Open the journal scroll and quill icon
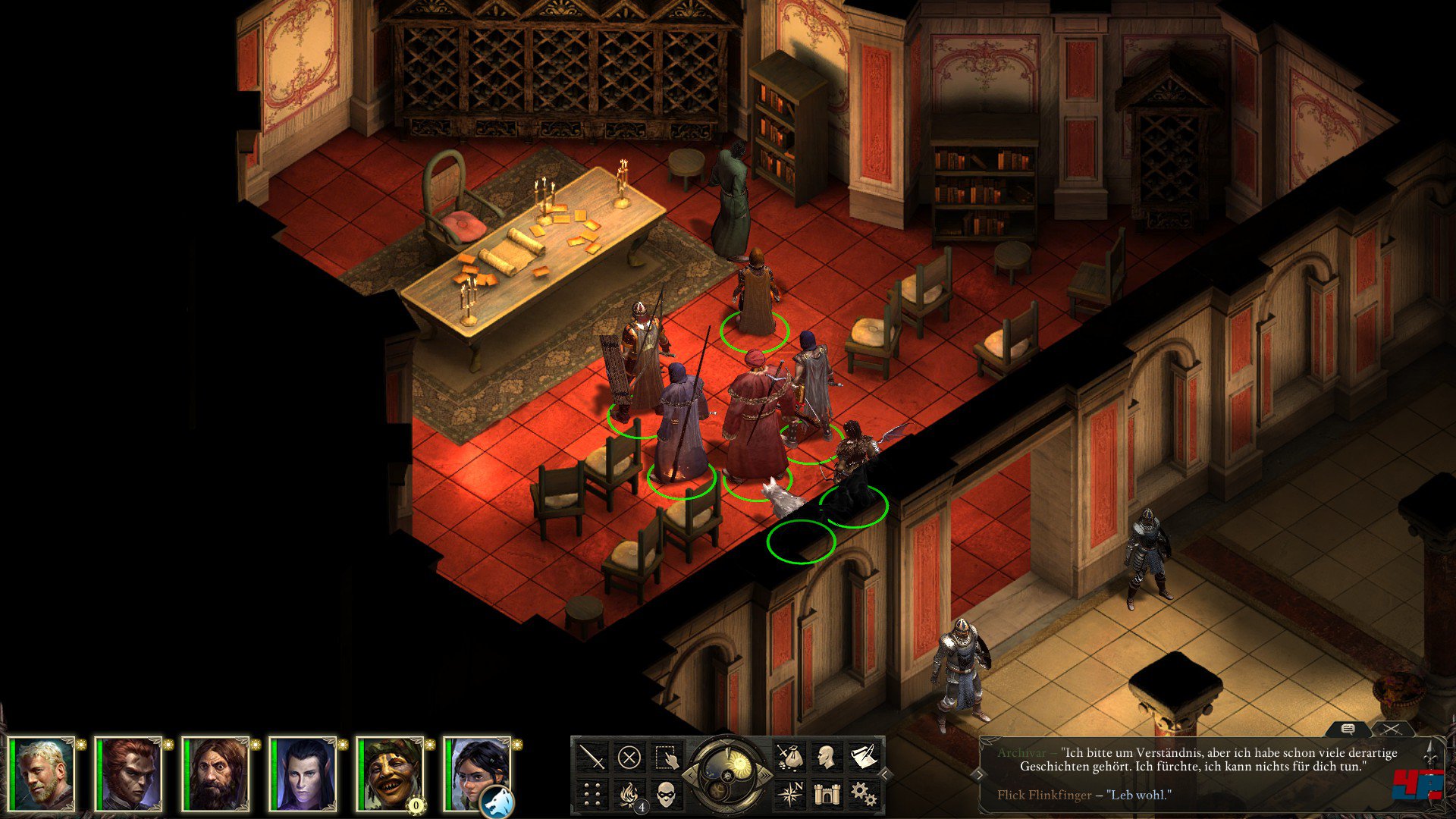This screenshot has height=819, width=1456. [x=863, y=757]
